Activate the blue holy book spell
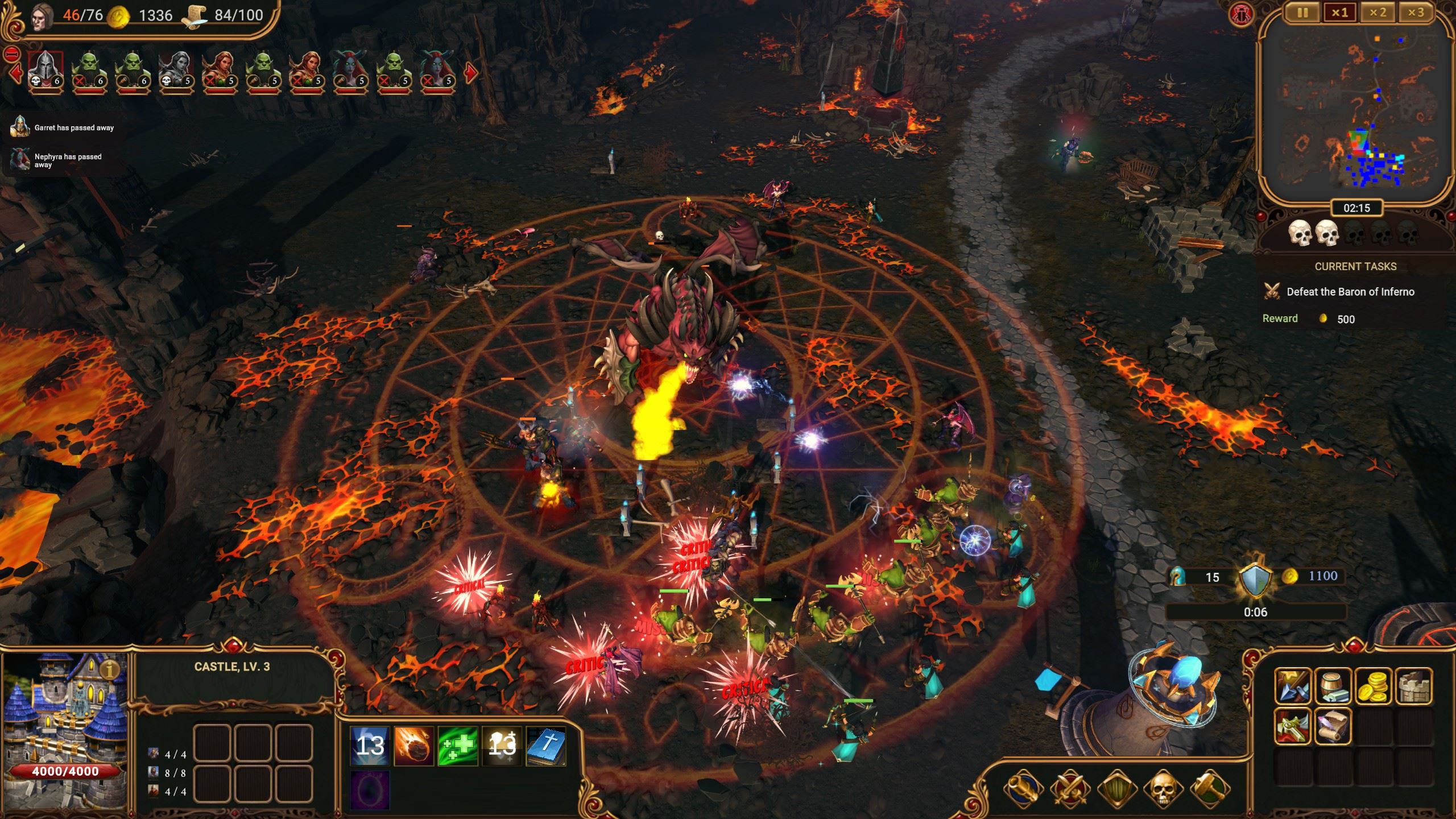 (545, 746)
